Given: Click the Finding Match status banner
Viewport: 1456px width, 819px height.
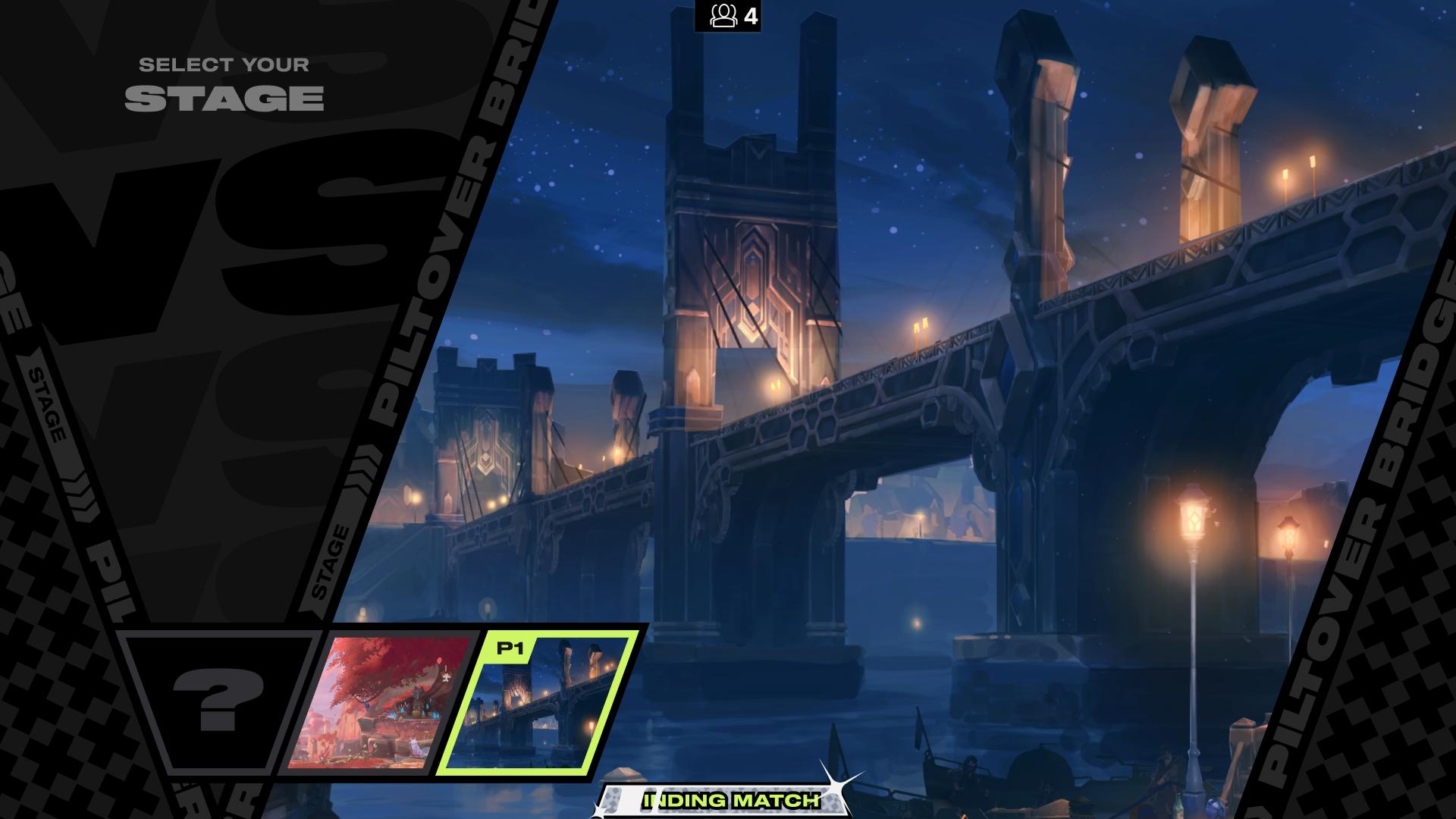Looking at the screenshot, I should click(730, 800).
